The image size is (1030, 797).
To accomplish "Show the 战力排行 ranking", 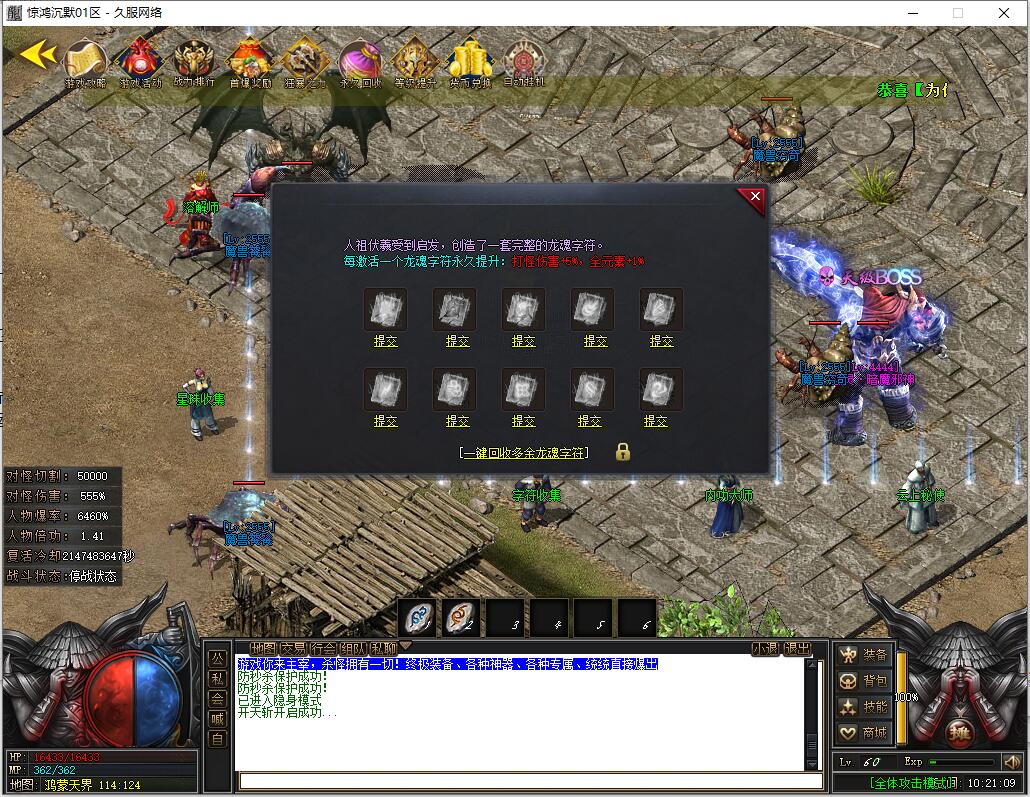I will click(194, 62).
